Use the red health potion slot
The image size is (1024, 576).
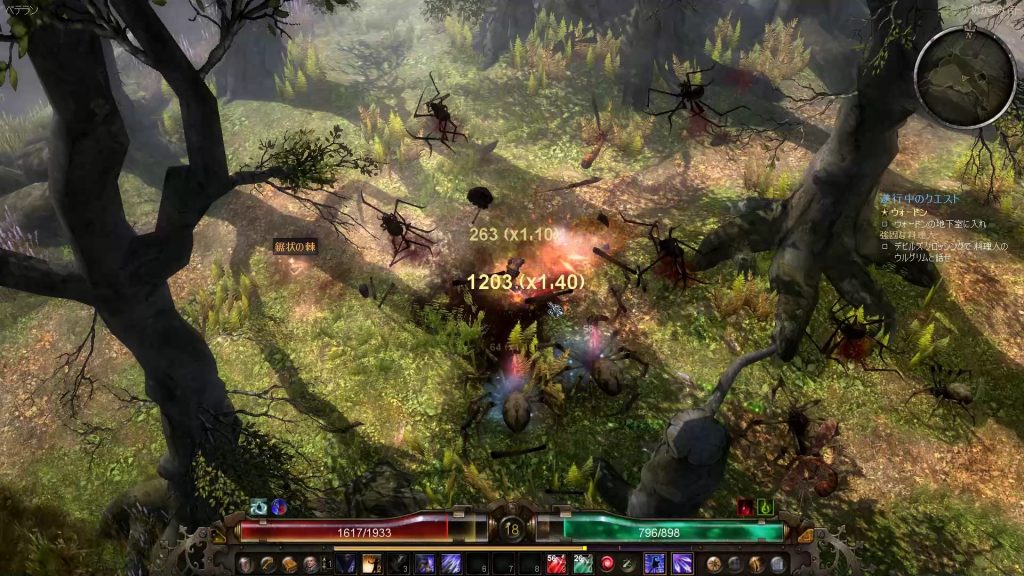click(556, 564)
